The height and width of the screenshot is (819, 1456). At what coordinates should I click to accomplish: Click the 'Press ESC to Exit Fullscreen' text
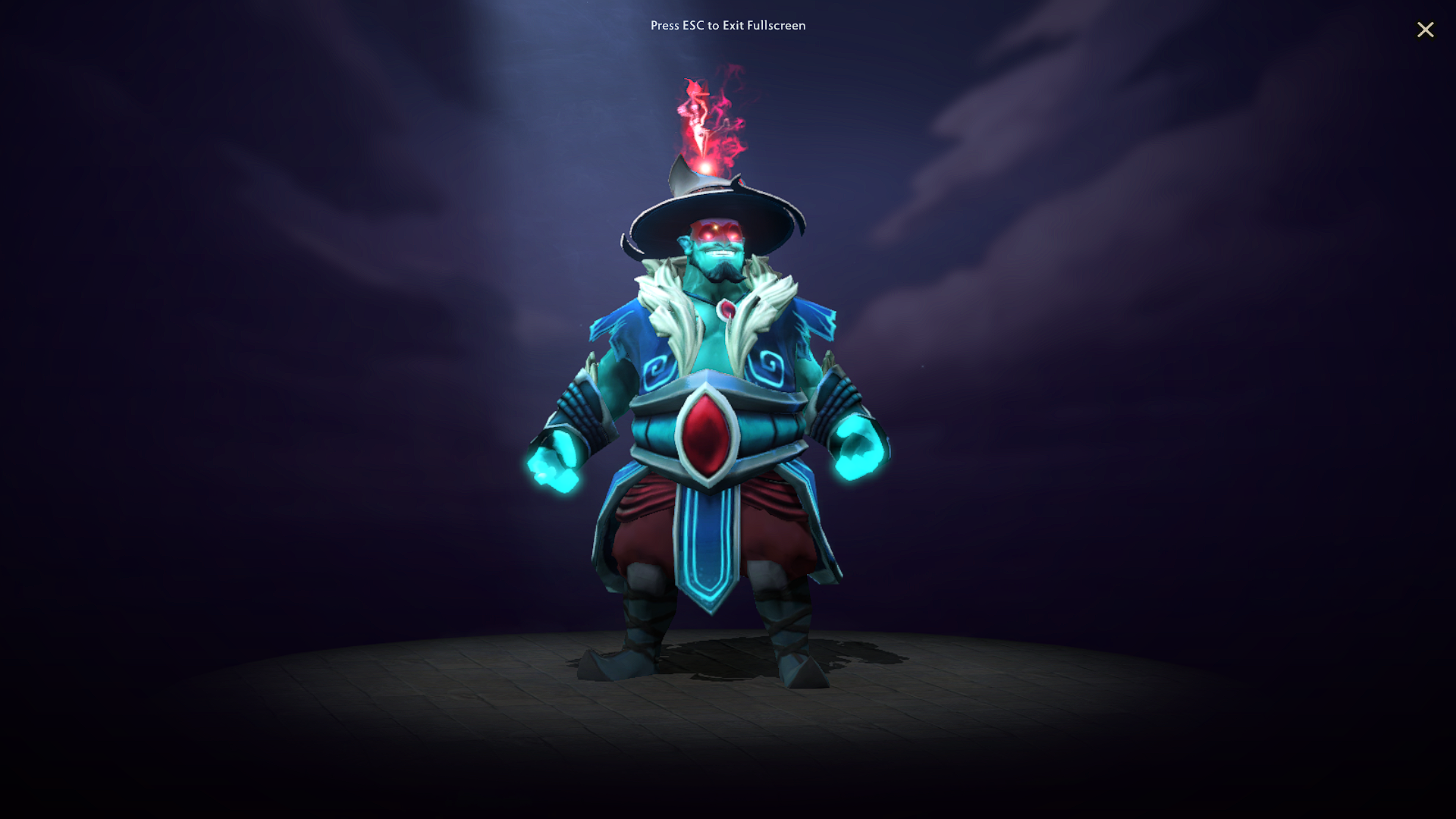[x=728, y=26]
